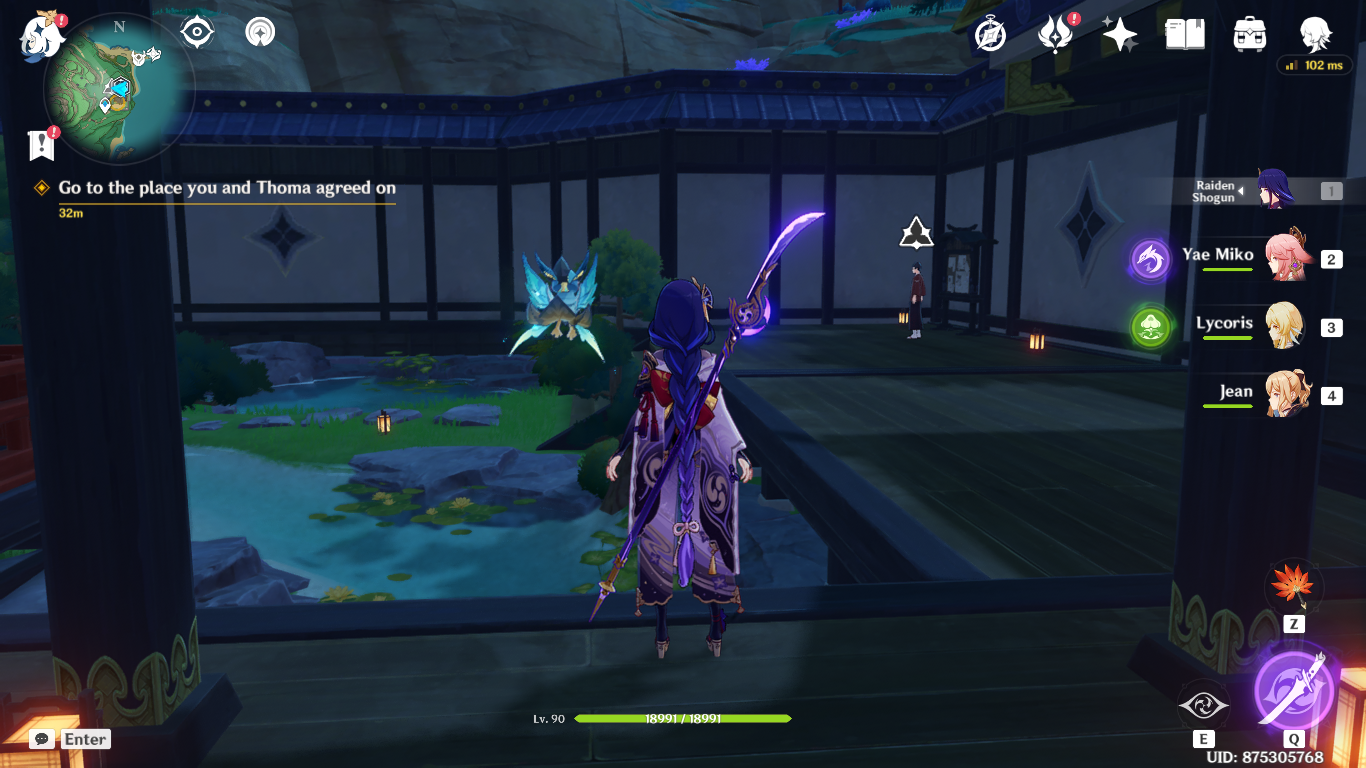Click Lycoris's green Dendro element icon
Screen dimensions: 1366x768
1150,325
